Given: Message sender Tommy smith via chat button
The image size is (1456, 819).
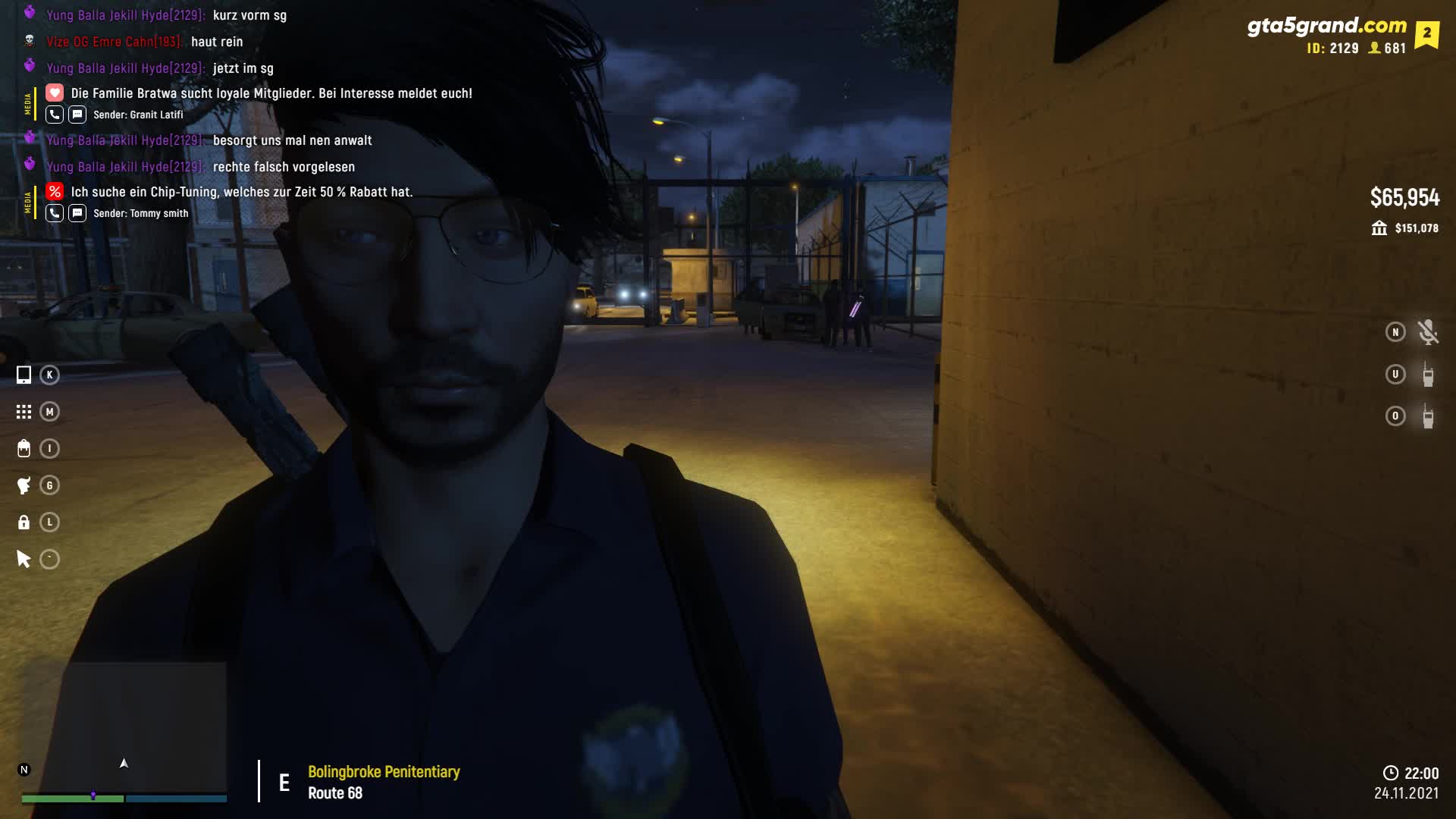Looking at the screenshot, I should click(77, 213).
